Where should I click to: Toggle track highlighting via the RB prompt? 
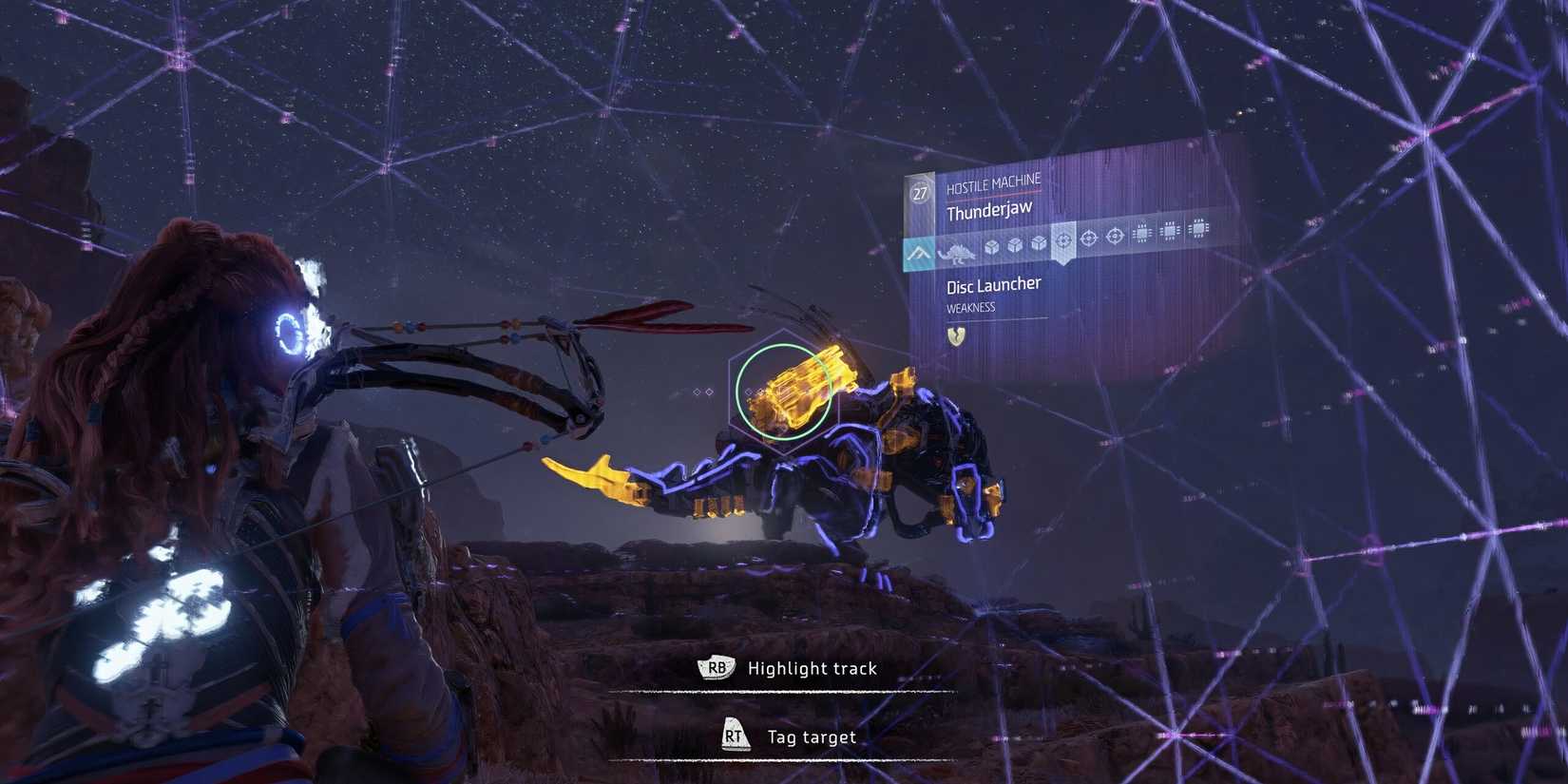[717, 668]
